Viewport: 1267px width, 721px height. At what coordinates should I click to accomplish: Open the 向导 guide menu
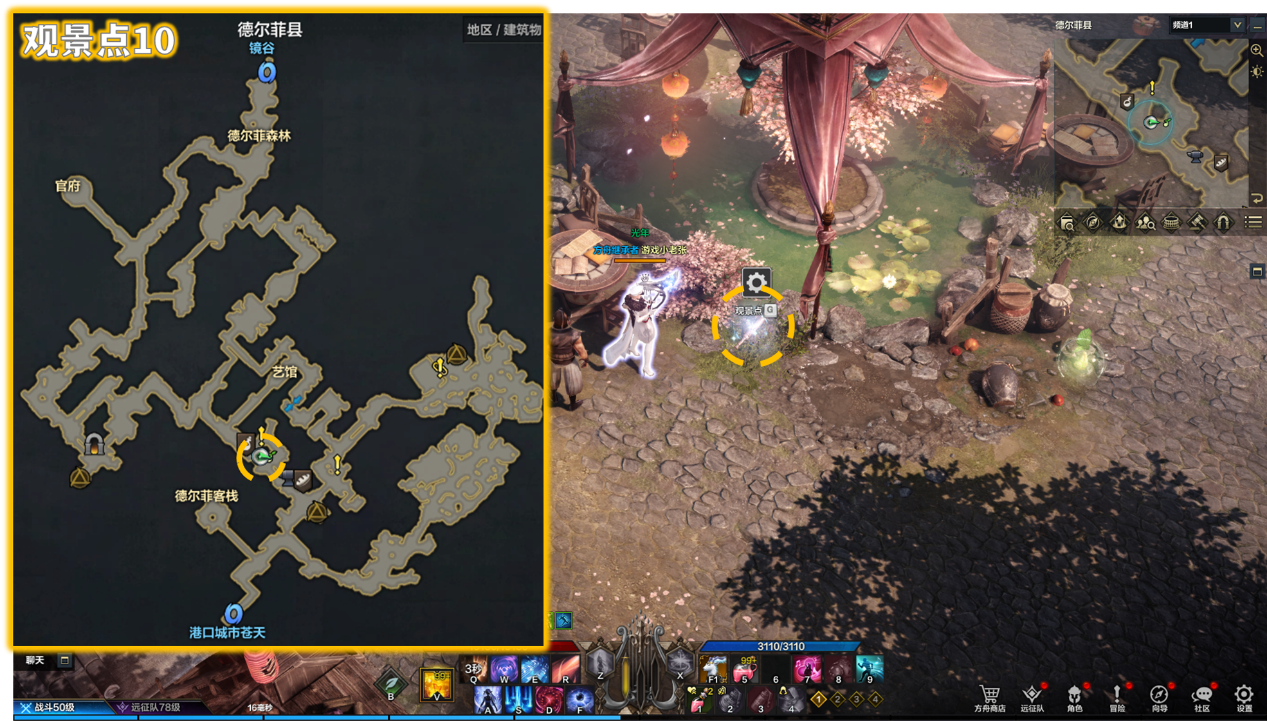click(x=1159, y=696)
